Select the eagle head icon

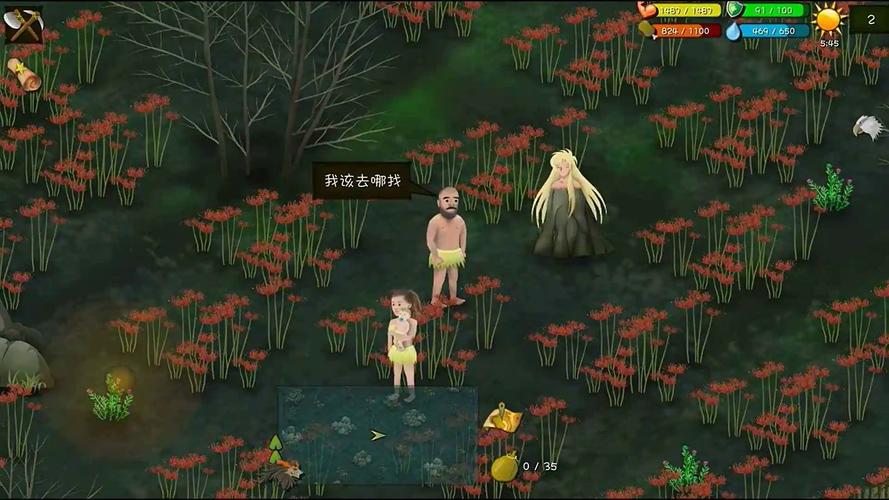coord(869,127)
